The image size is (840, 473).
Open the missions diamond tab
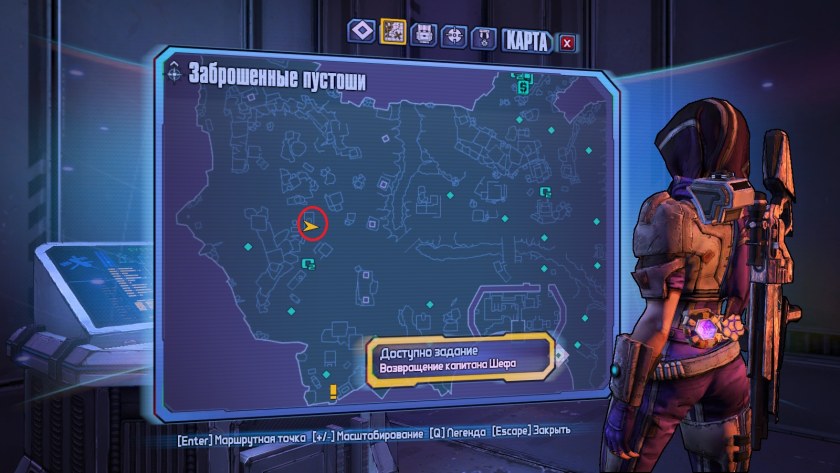tap(361, 33)
